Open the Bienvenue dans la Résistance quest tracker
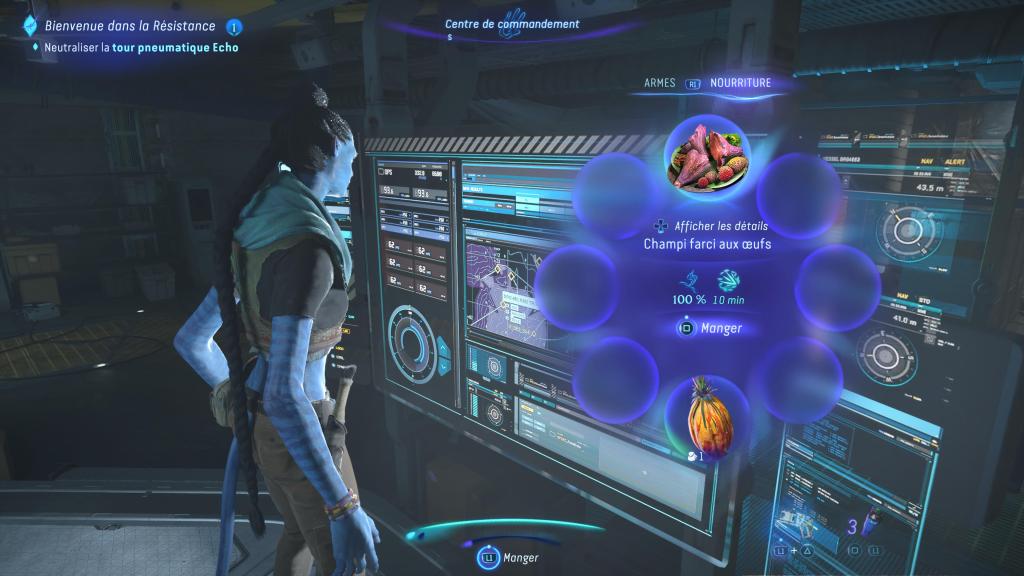Screen dimensions: 1024x576 [x=123, y=26]
